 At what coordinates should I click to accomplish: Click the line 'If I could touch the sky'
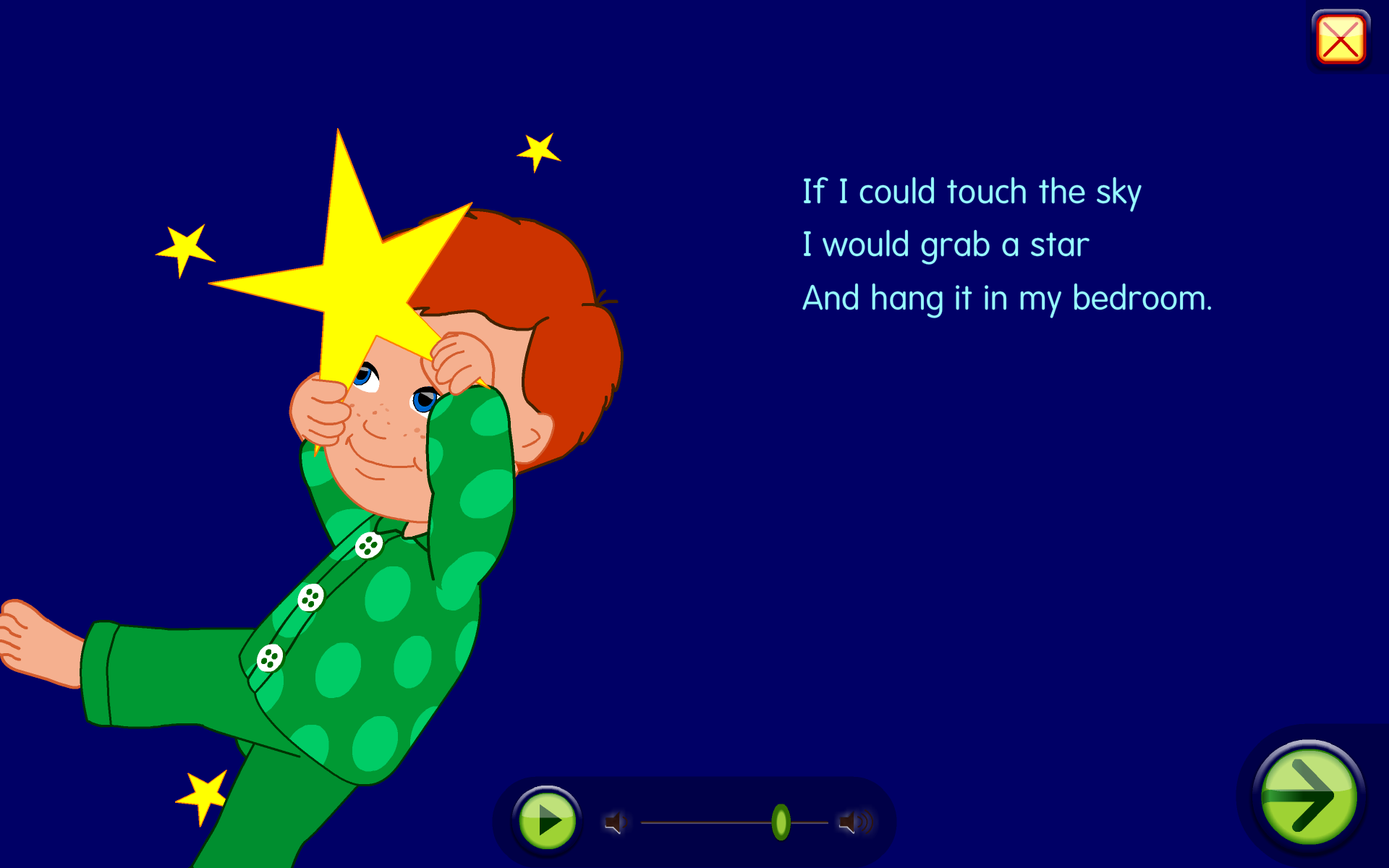coord(972,191)
